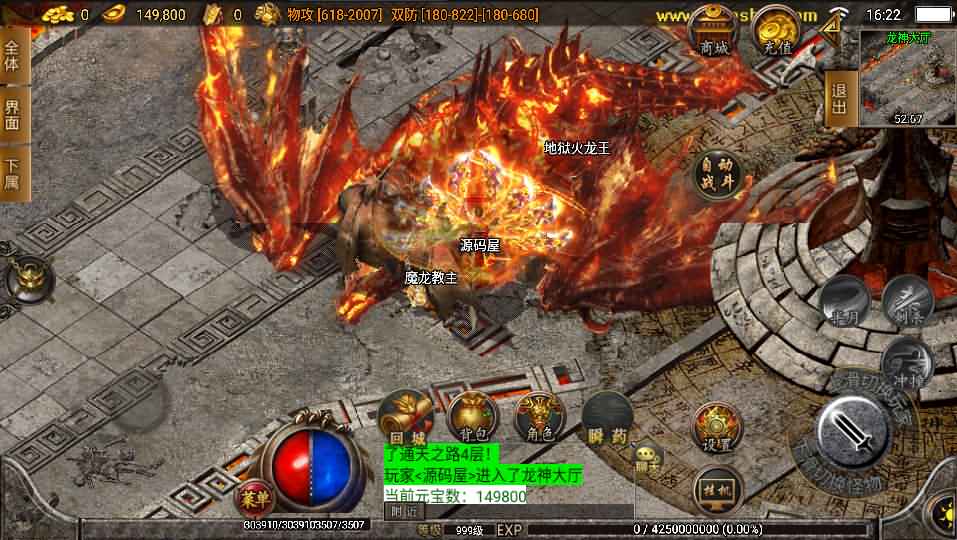Open the 菜单 menu button

tap(251, 498)
